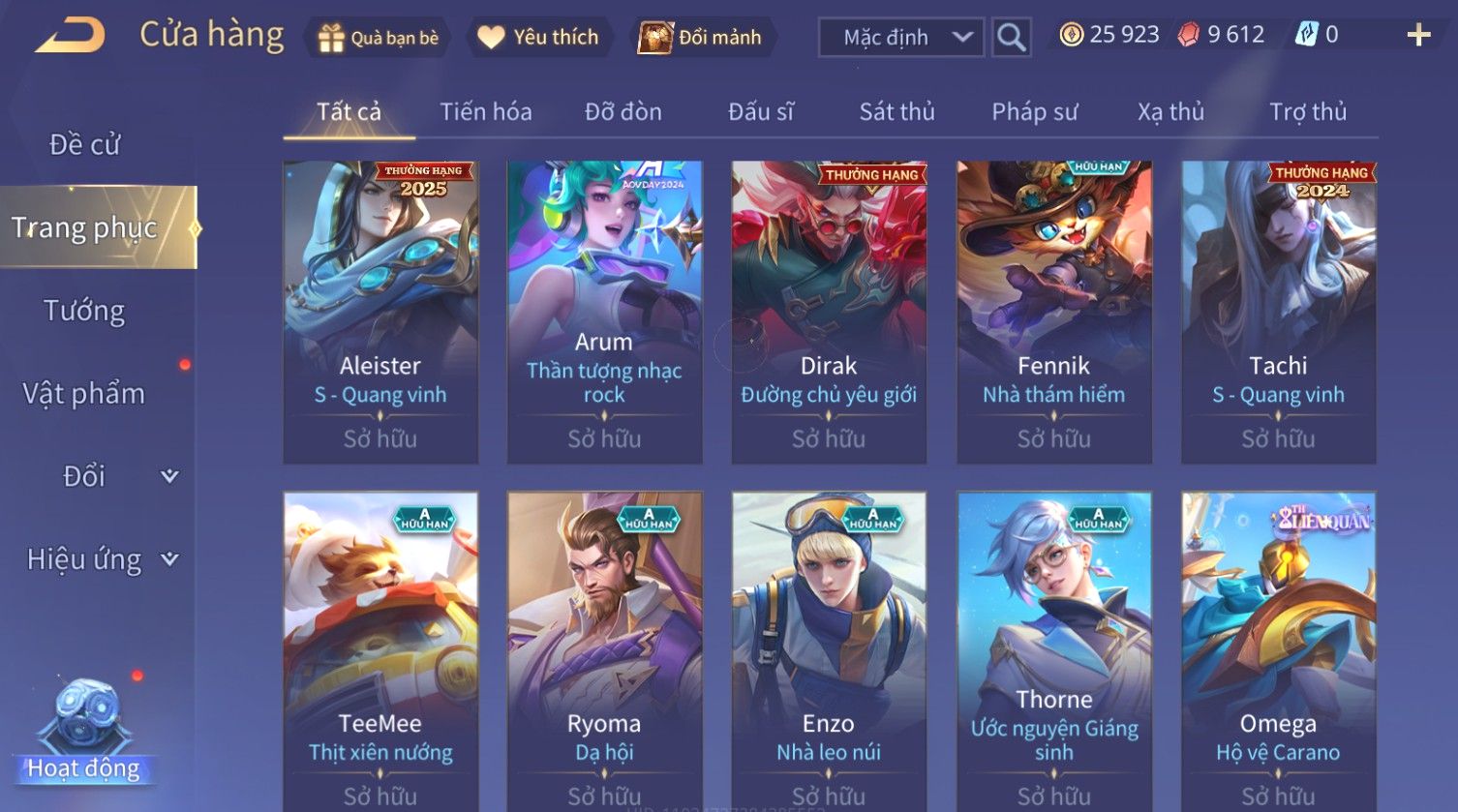Switch to the Tiến hóa tab
Viewport: 1458px width, 812px height.
point(486,112)
